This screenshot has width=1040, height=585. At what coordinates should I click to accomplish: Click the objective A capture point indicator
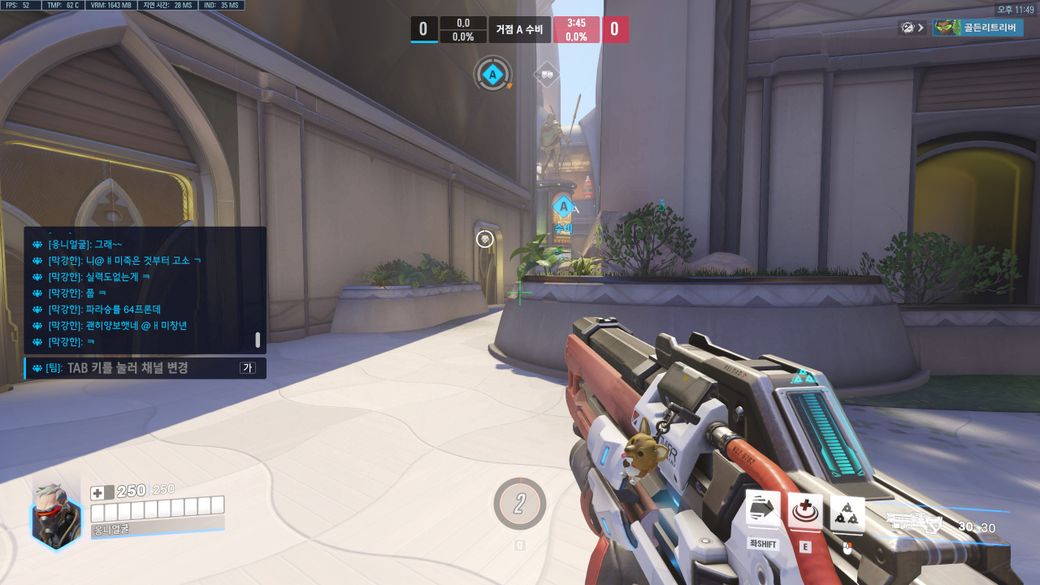(491, 73)
